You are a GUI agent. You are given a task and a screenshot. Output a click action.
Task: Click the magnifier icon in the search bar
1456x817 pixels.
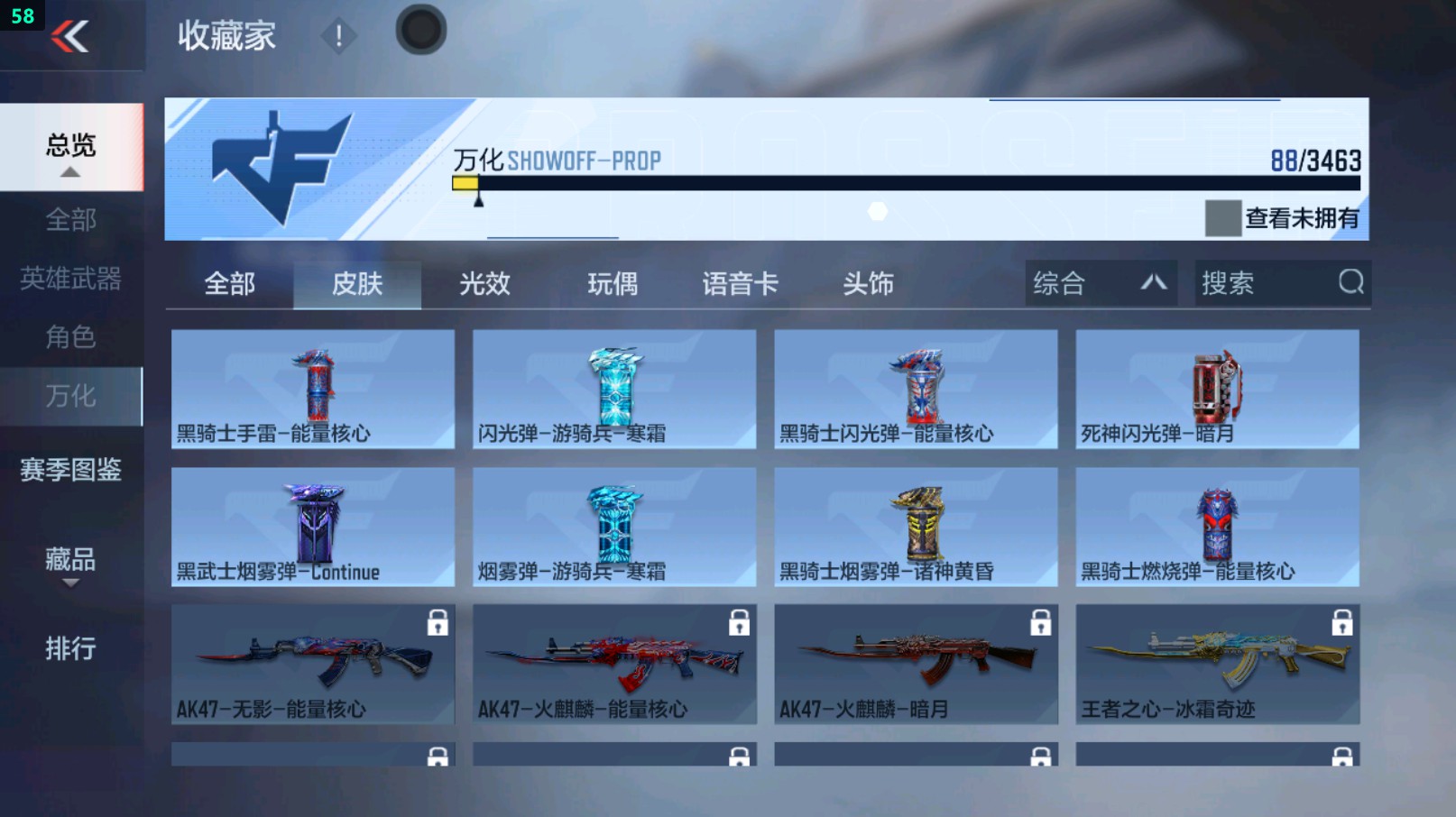(x=1350, y=282)
